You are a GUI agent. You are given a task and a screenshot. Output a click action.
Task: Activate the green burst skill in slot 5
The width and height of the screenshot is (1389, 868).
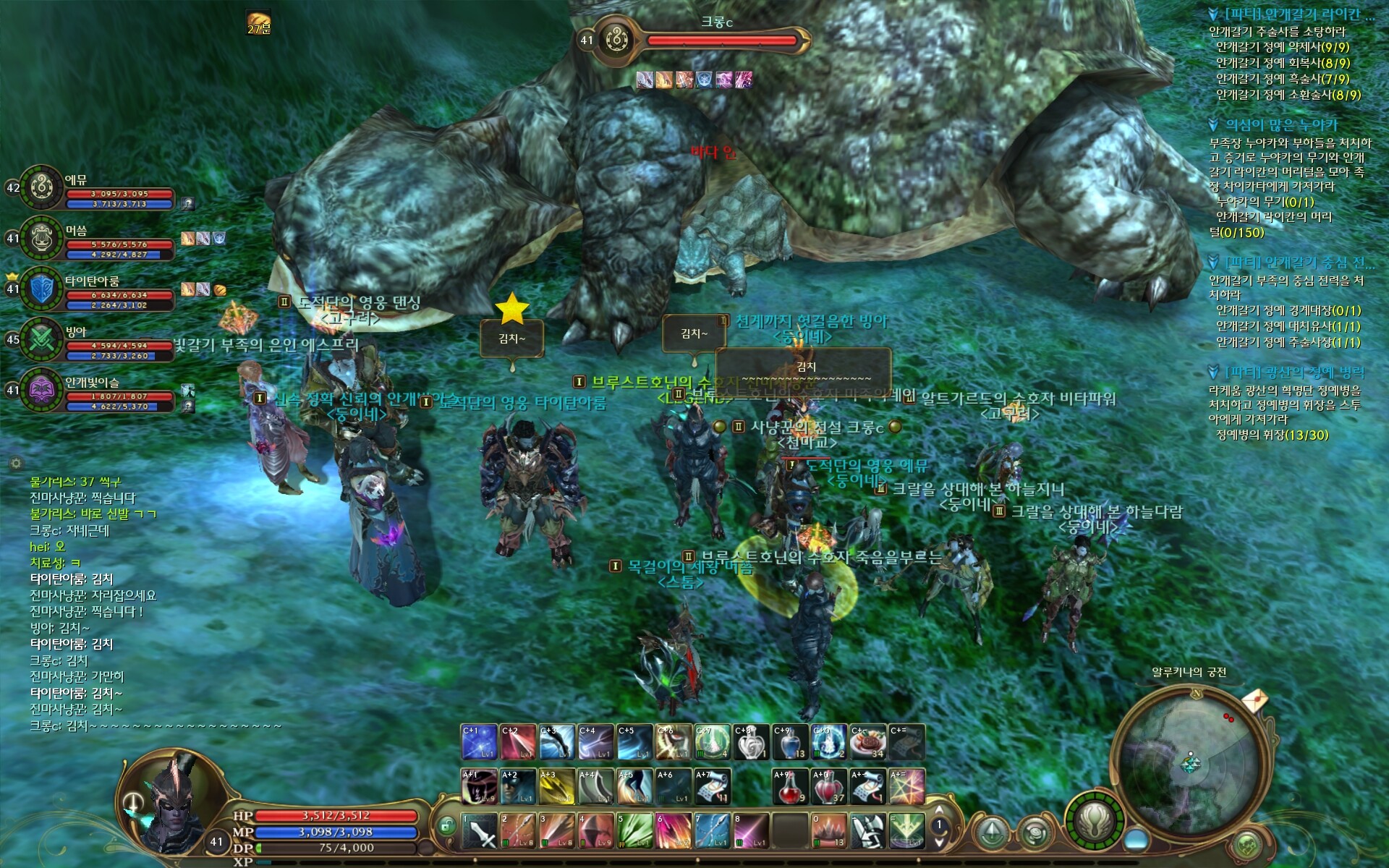[634, 830]
